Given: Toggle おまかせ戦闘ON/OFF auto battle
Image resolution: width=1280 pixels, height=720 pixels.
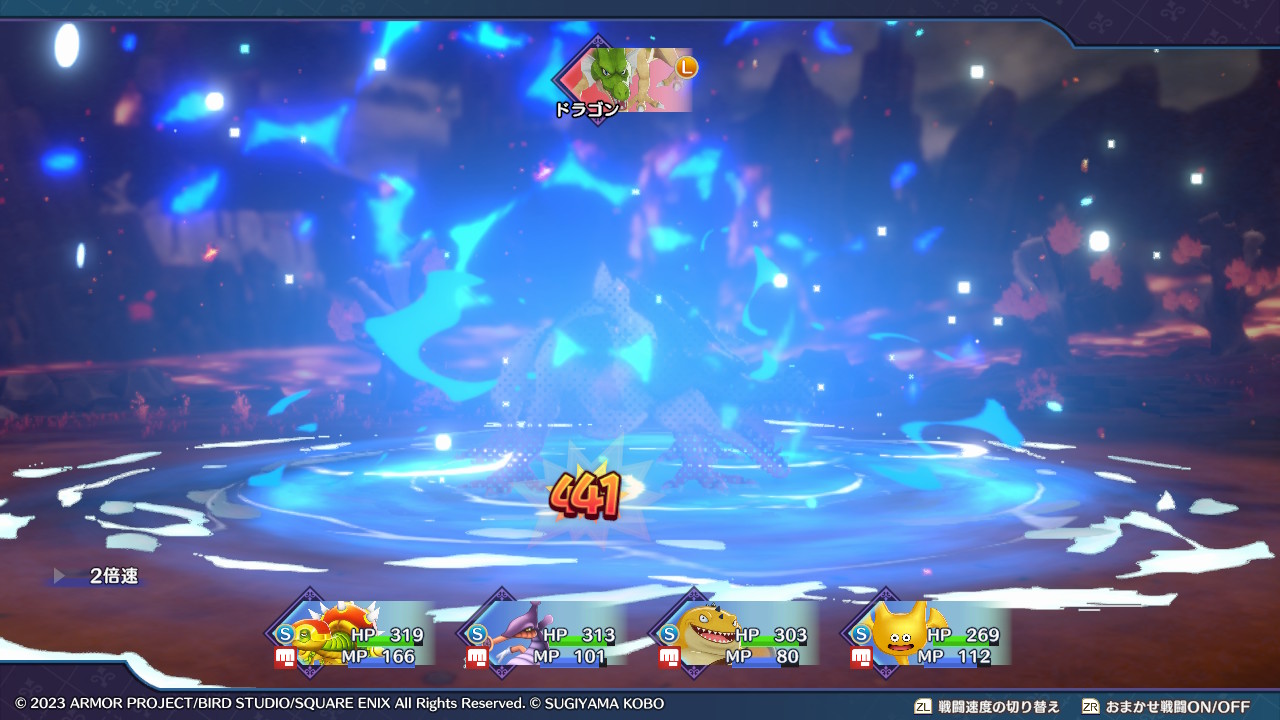Looking at the screenshot, I should coord(1165,706).
